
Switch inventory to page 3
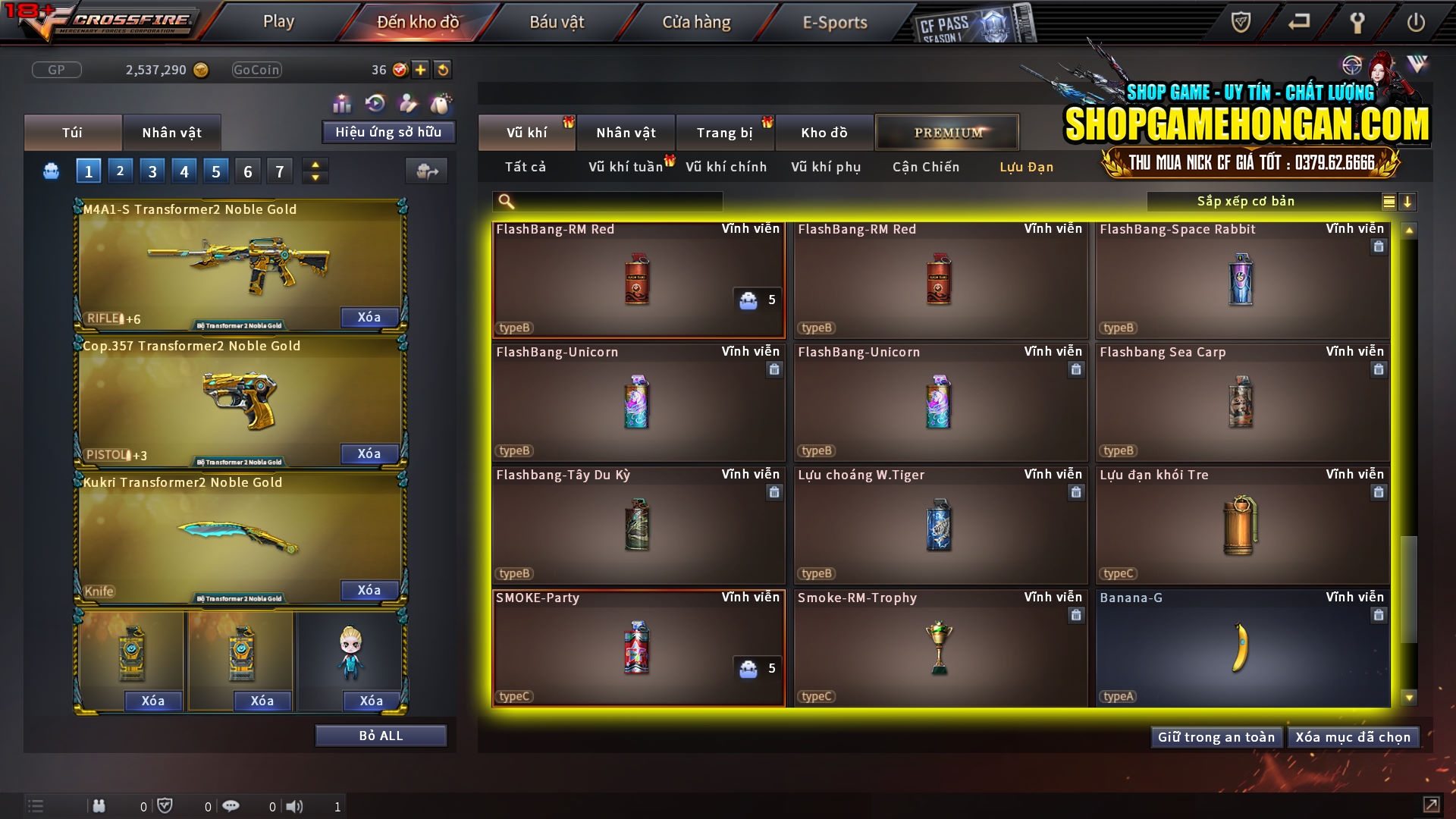point(152,171)
